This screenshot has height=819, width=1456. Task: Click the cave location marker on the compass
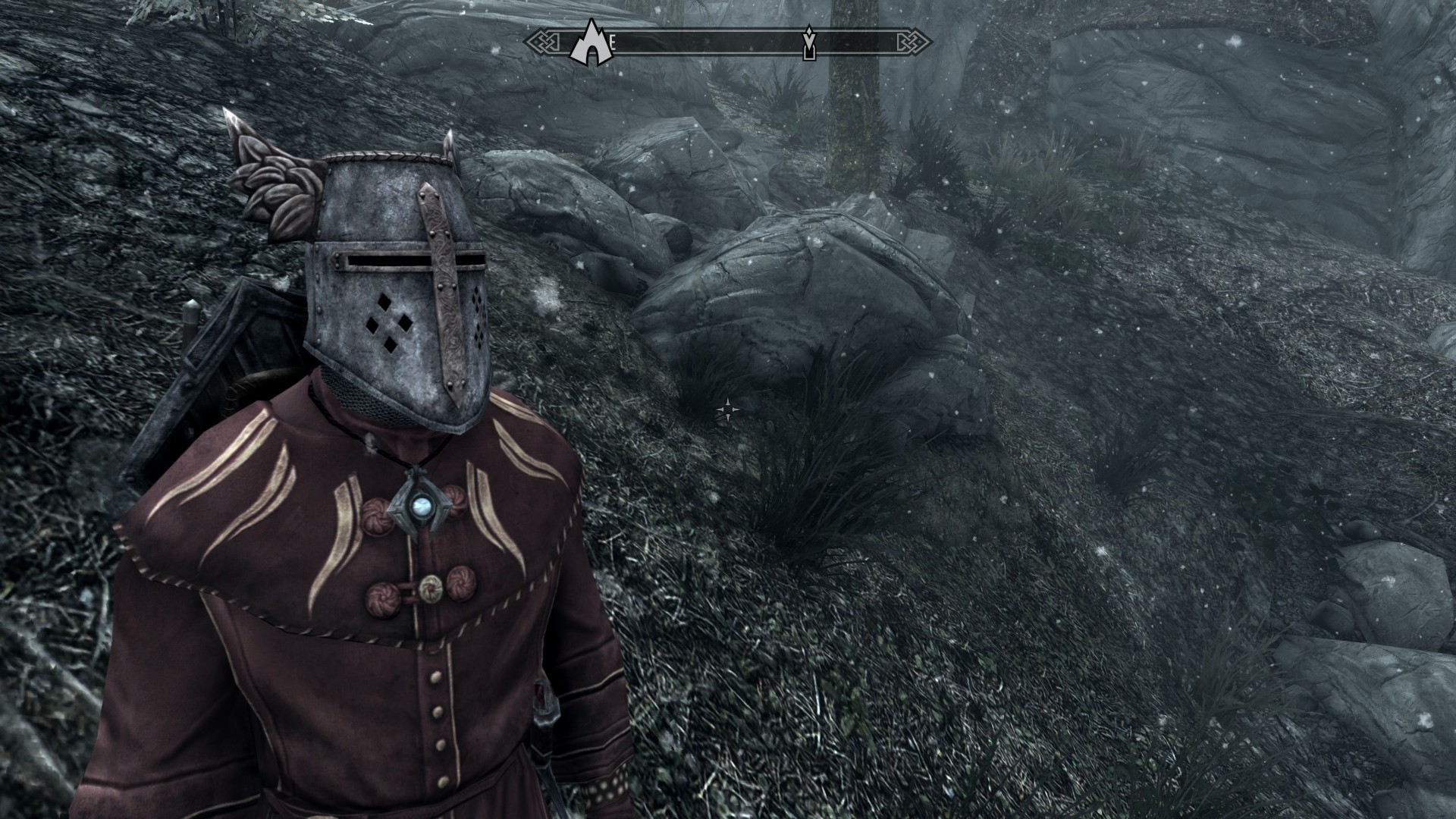tap(590, 42)
